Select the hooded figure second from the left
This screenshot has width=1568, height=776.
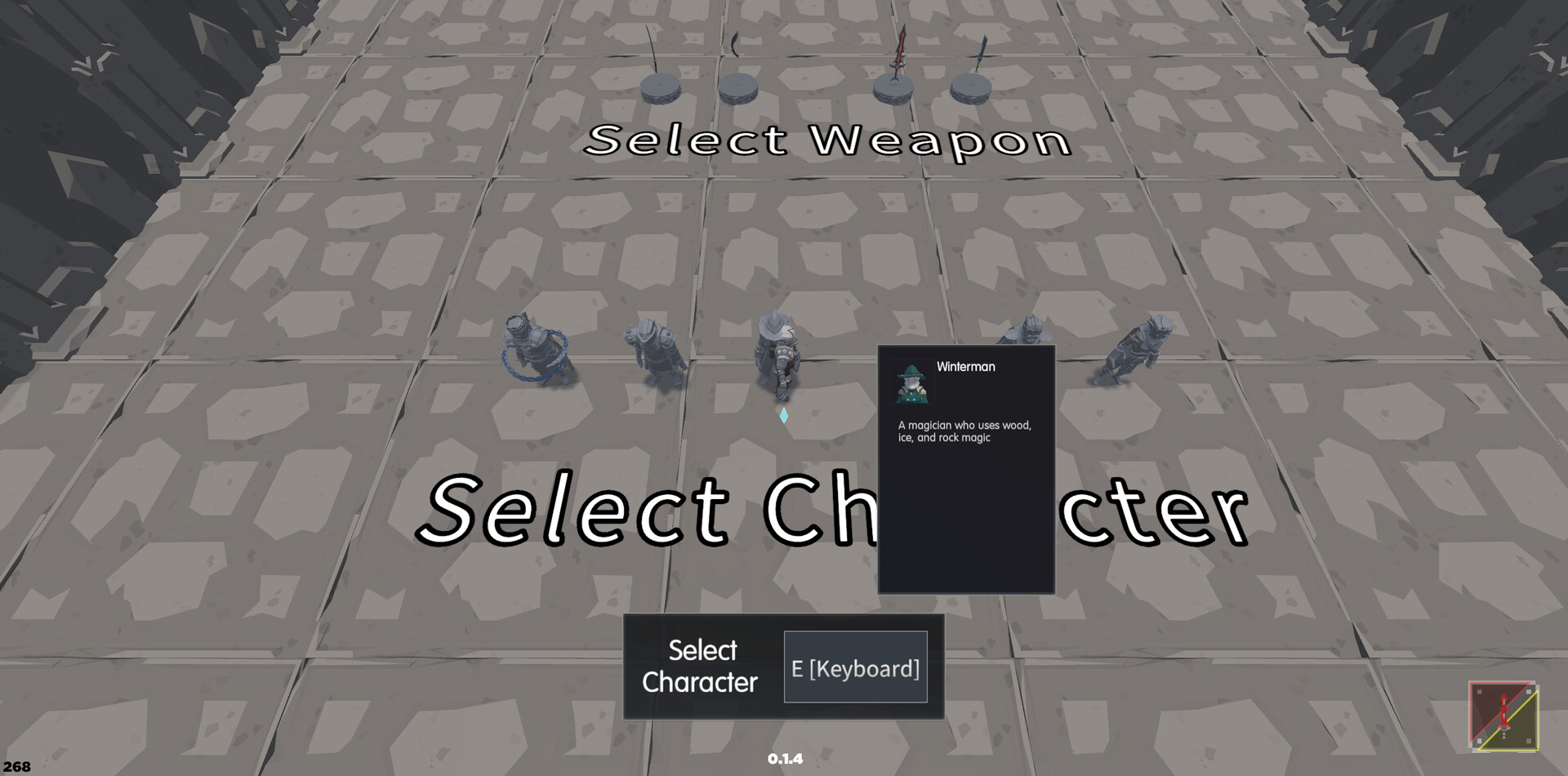click(653, 351)
